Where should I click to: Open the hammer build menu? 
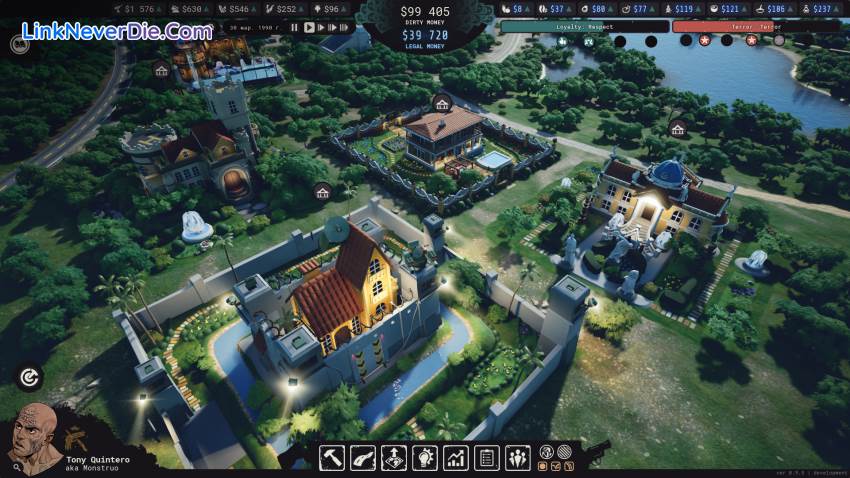333,457
